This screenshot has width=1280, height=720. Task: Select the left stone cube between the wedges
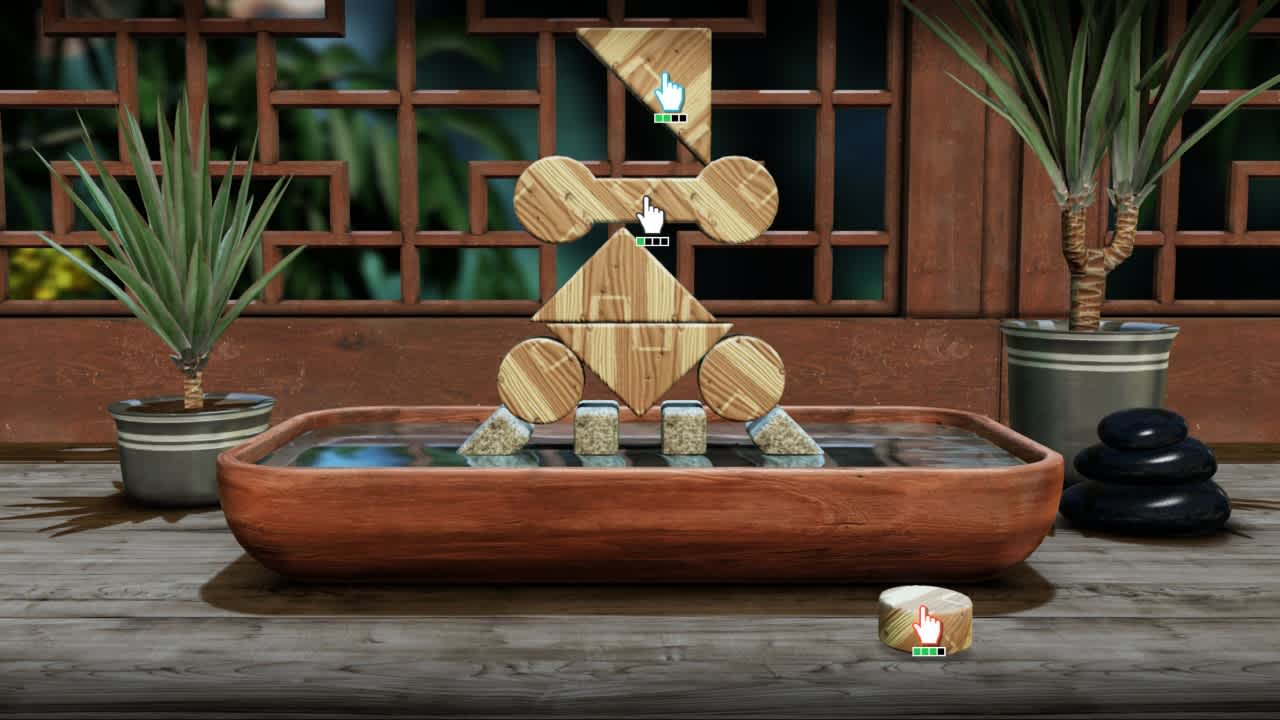click(597, 430)
